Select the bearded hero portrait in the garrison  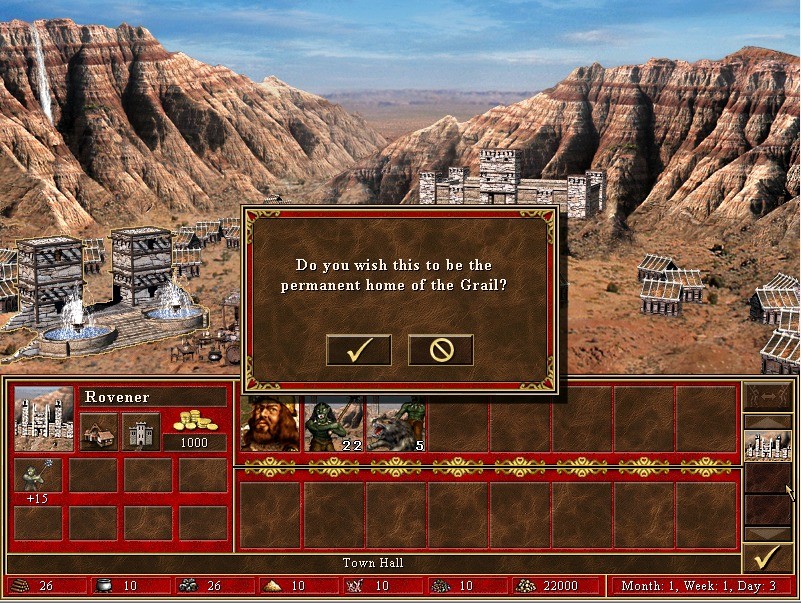pos(270,423)
